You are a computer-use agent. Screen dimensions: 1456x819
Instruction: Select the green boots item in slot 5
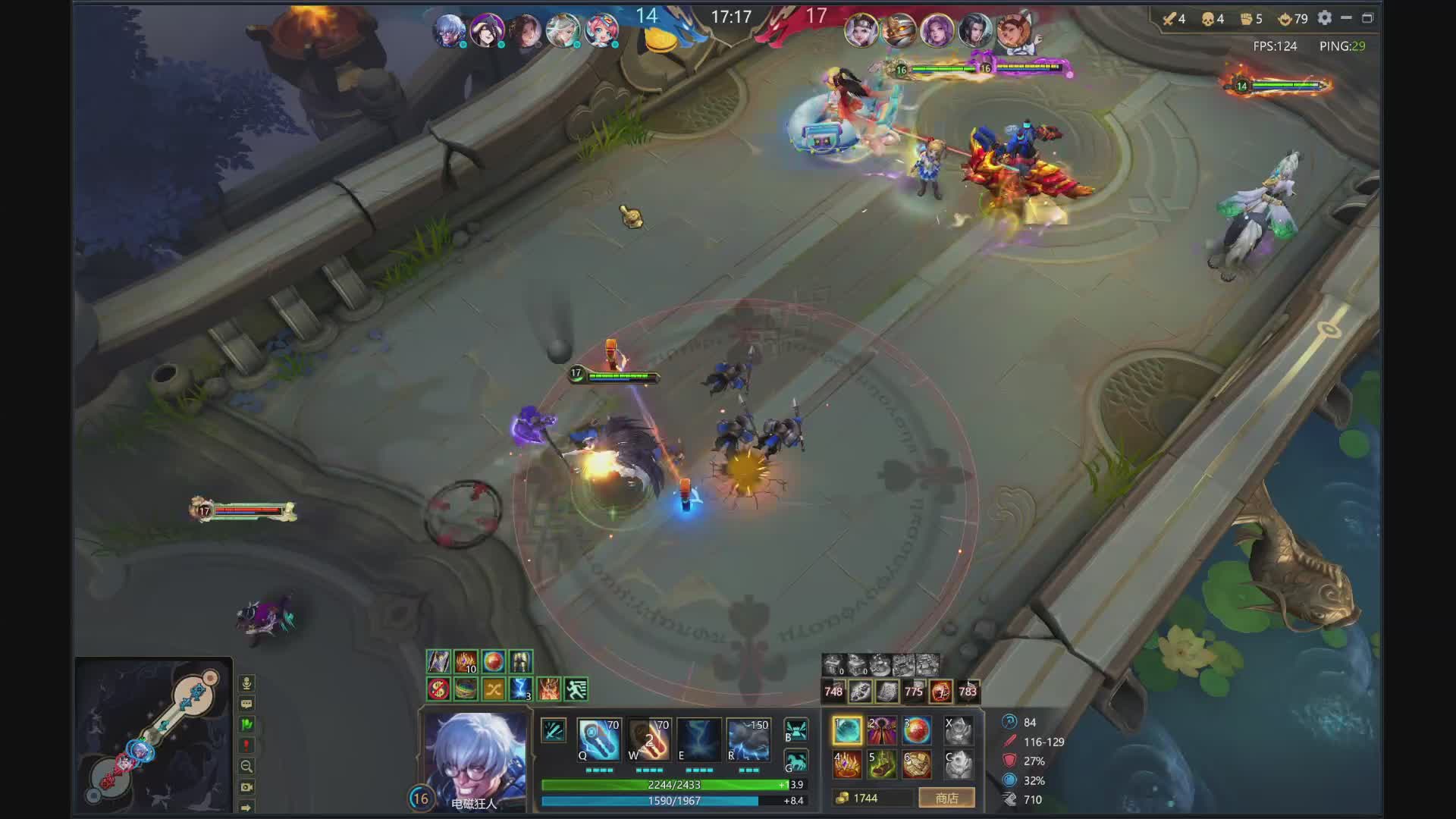(881, 764)
